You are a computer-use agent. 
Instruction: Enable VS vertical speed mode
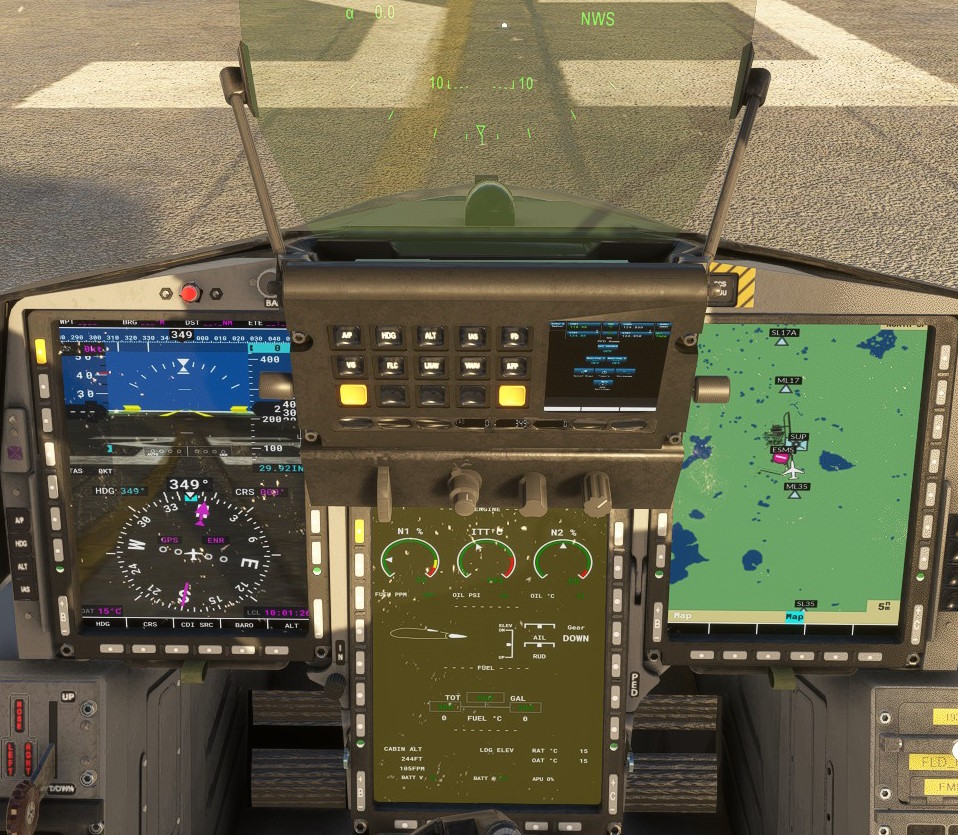[x=348, y=366]
